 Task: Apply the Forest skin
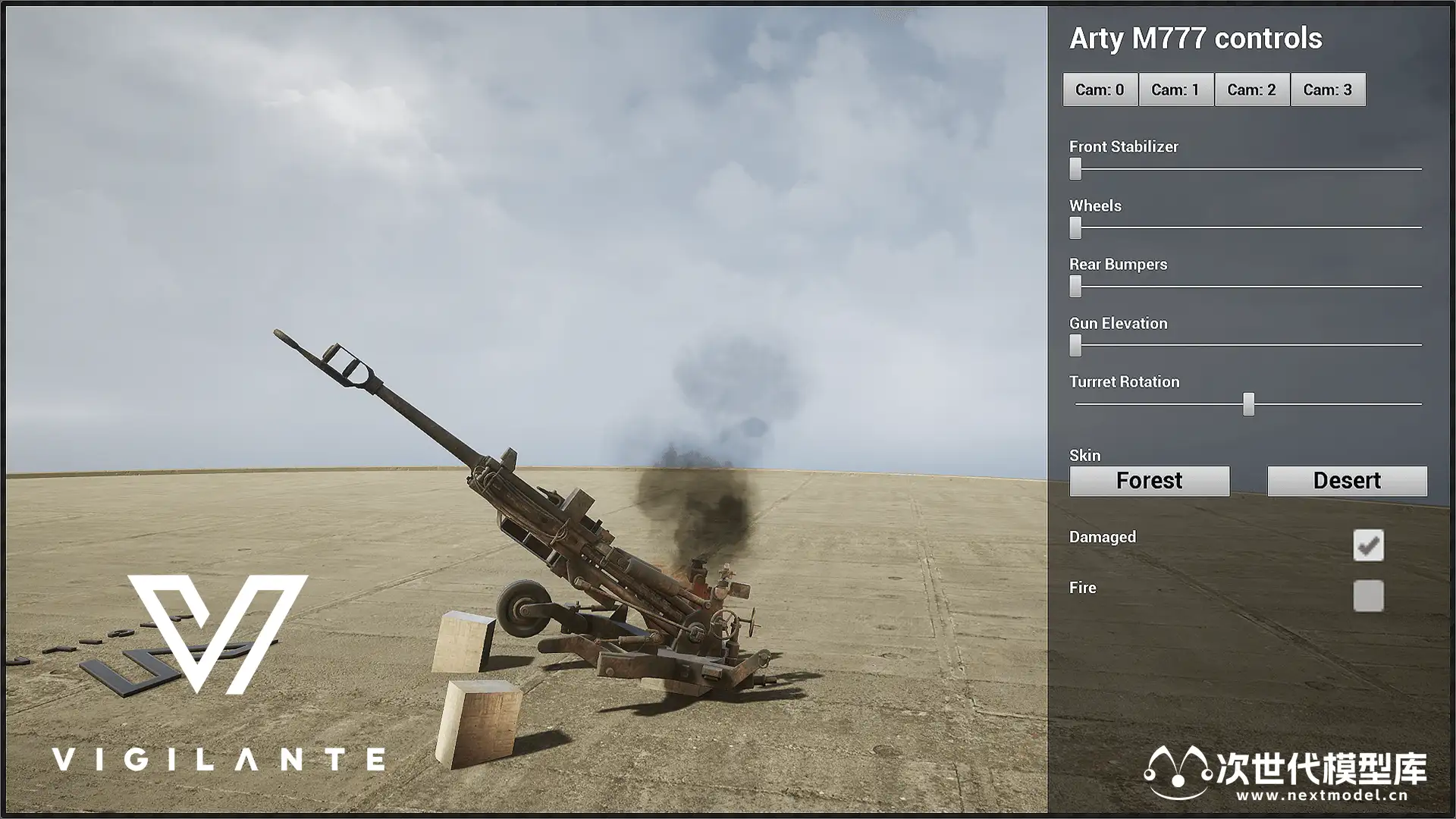pyautogui.click(x=1149, y=481)
